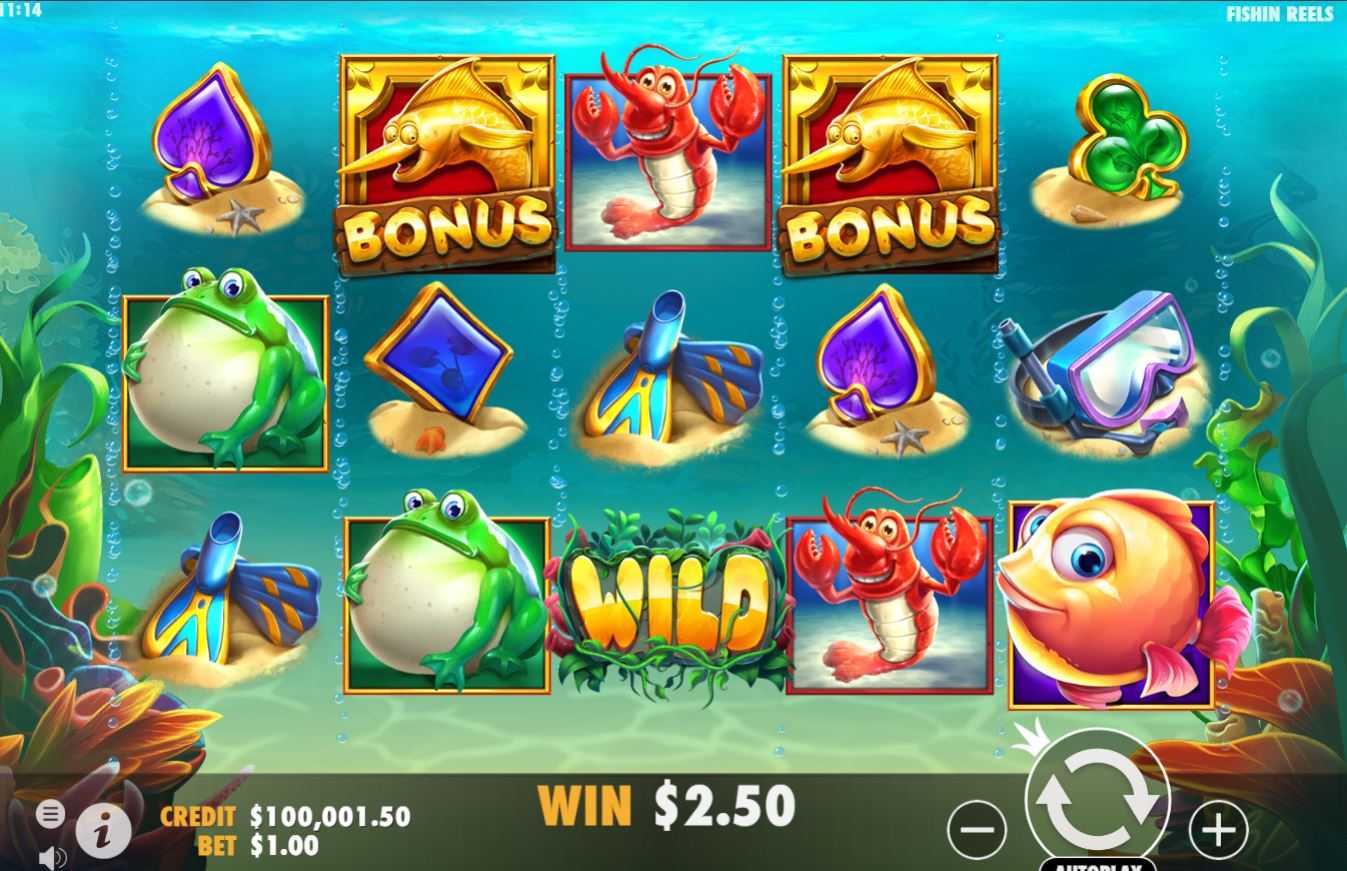The height and width of the screenshot is (871, 1347).
Task: Click the WIN $2.50 display
Action: click(x=668, y=803)
